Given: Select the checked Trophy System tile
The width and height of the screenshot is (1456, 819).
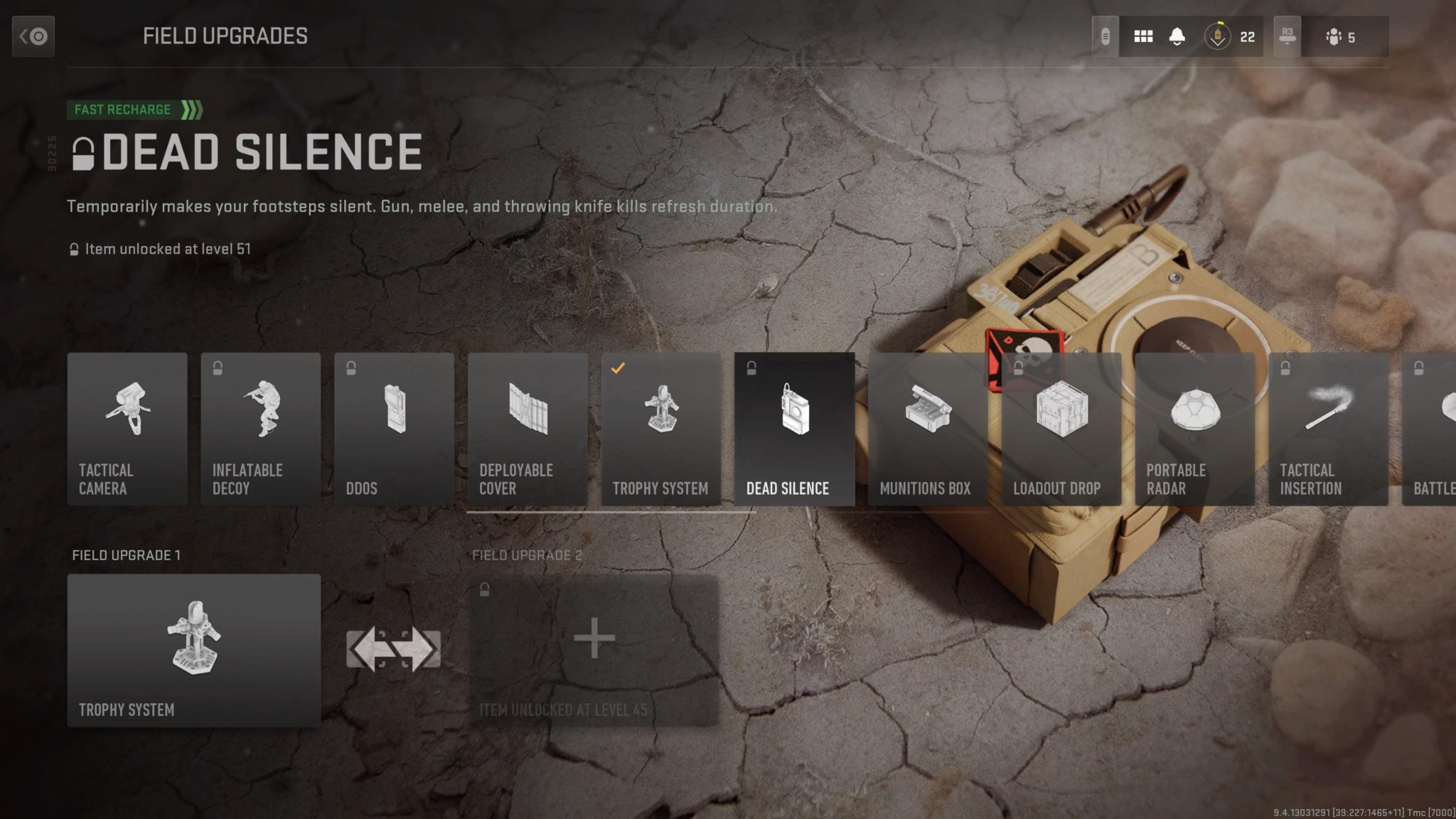Looking at the screenshot, I should (x=660, y=429).
